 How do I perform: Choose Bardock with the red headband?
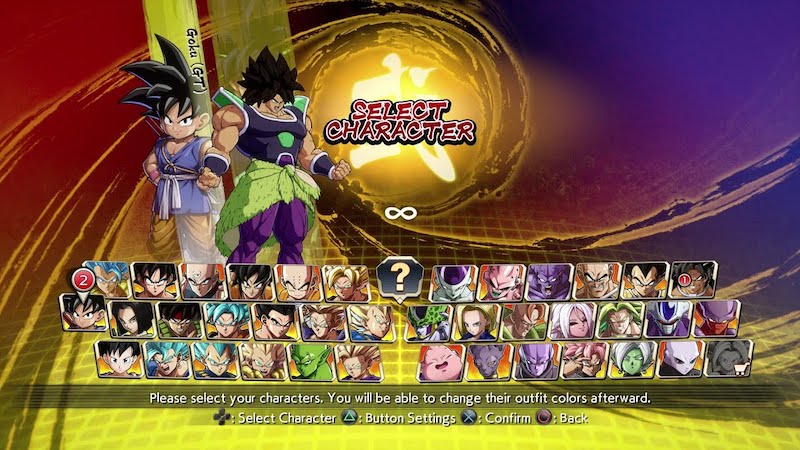181,321
